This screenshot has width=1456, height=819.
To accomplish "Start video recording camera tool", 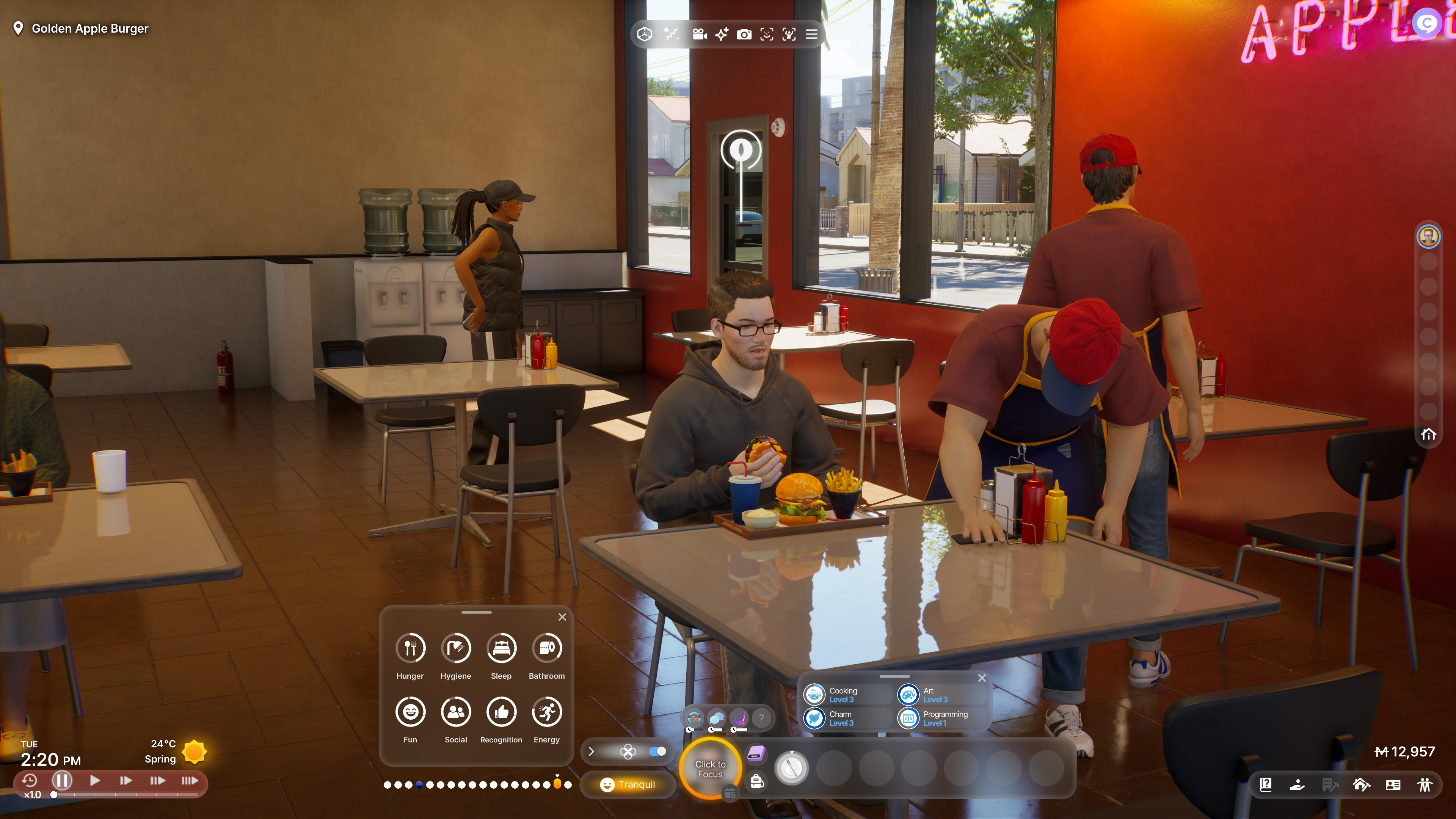I will coord(700,35).
